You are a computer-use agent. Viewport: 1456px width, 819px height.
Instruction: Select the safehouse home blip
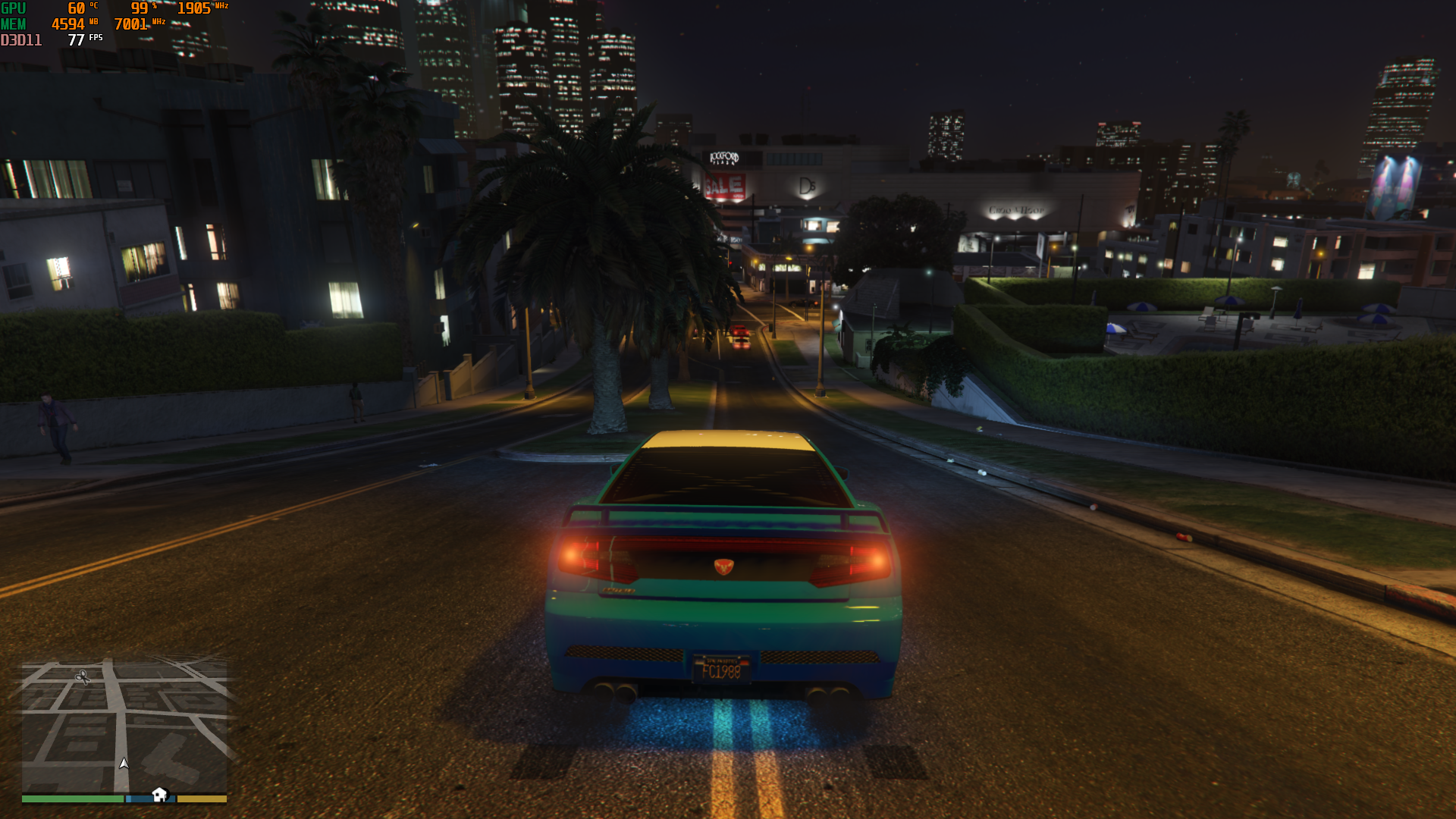[x=159, y=794]
